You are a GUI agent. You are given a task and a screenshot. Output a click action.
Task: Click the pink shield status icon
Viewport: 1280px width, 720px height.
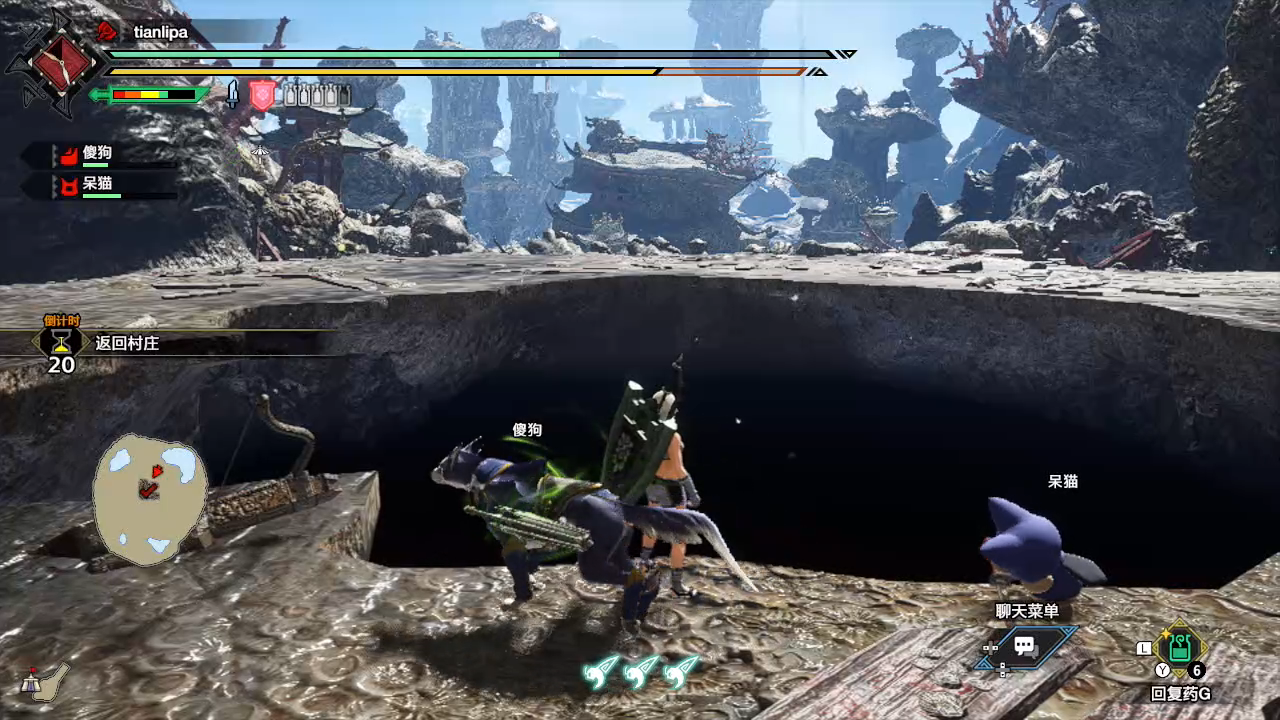click(261, 95)
